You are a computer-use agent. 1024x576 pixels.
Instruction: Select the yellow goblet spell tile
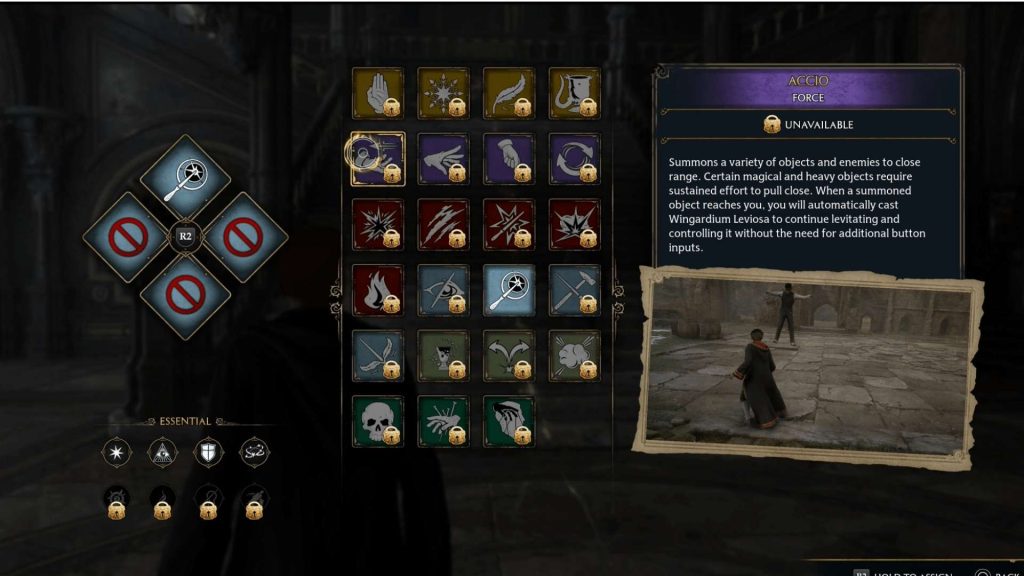574,93
